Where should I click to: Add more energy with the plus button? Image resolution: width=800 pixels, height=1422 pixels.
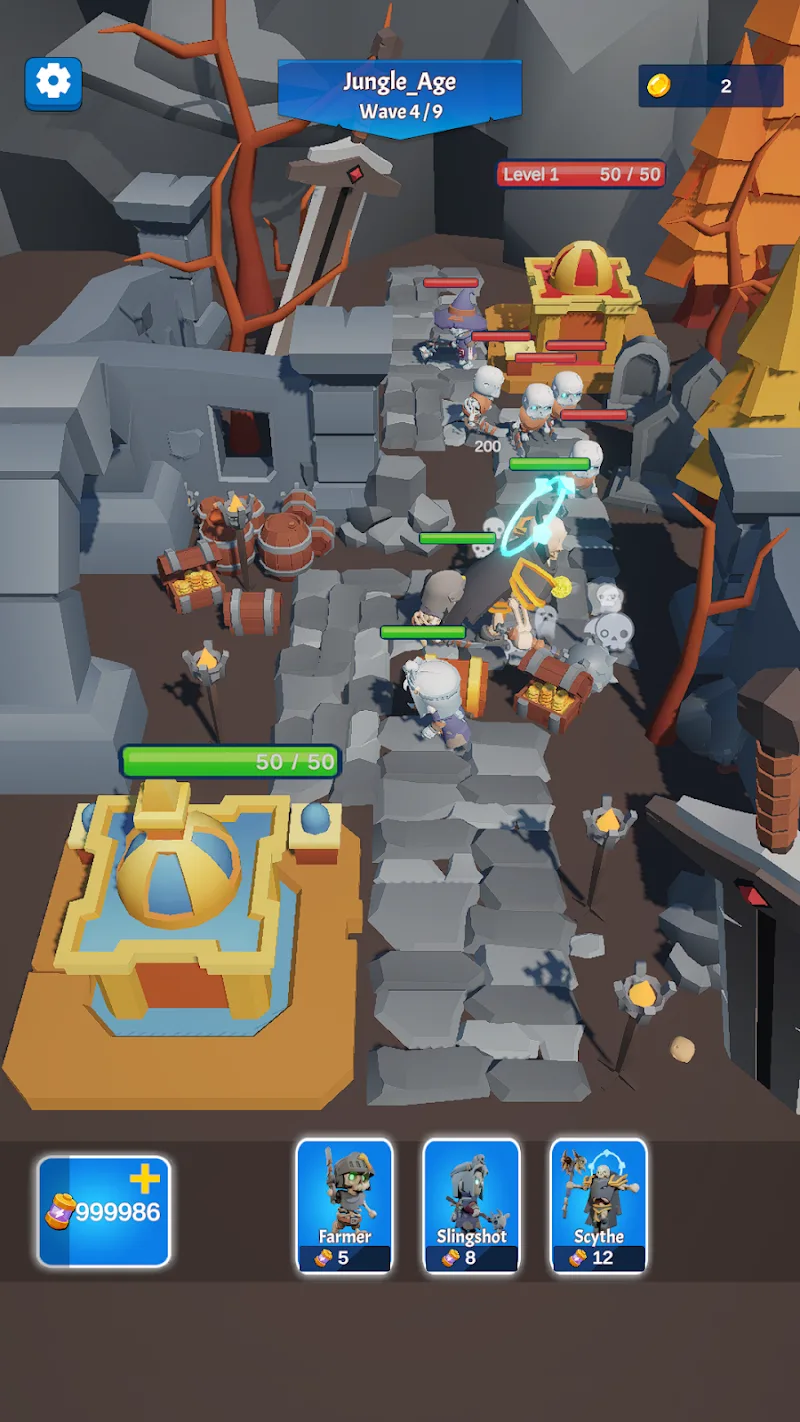[x=144, y=1180]
